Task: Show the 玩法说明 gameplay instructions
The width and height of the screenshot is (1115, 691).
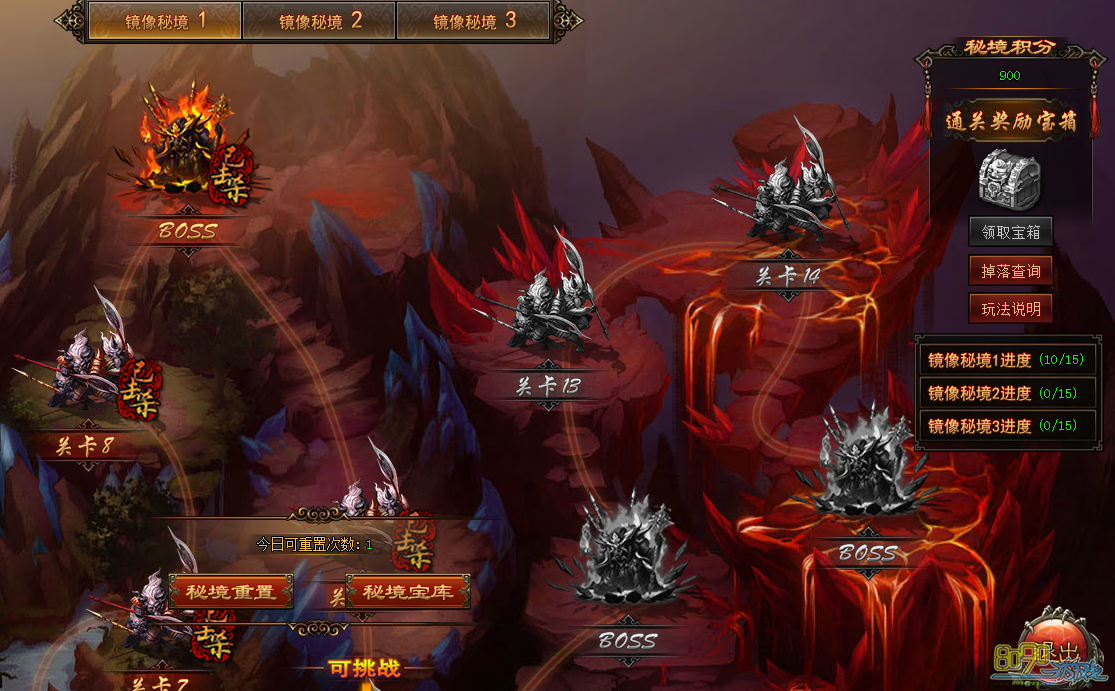Action: [x=1010, y=309]
